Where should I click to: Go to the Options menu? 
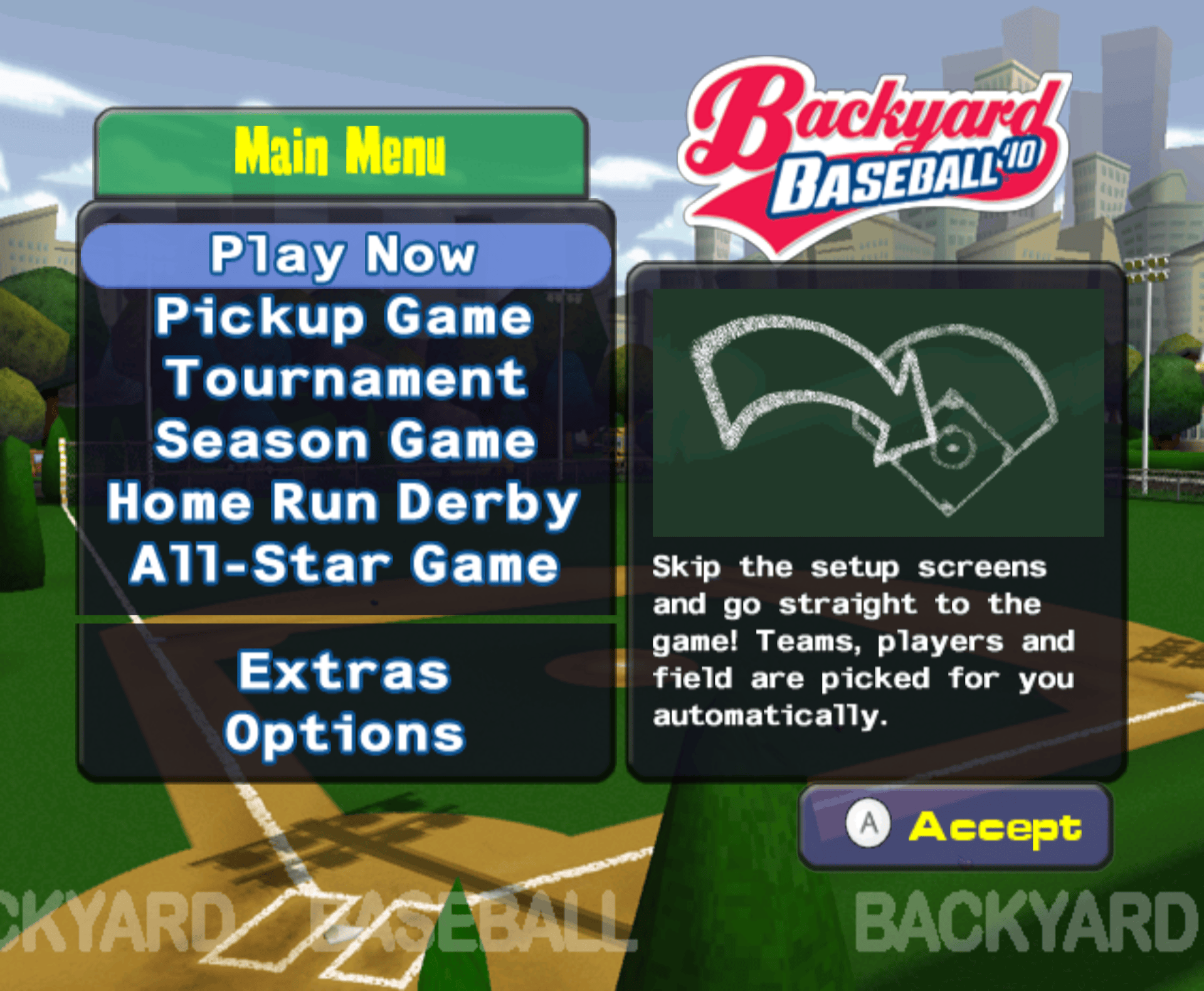click(345, 734)
